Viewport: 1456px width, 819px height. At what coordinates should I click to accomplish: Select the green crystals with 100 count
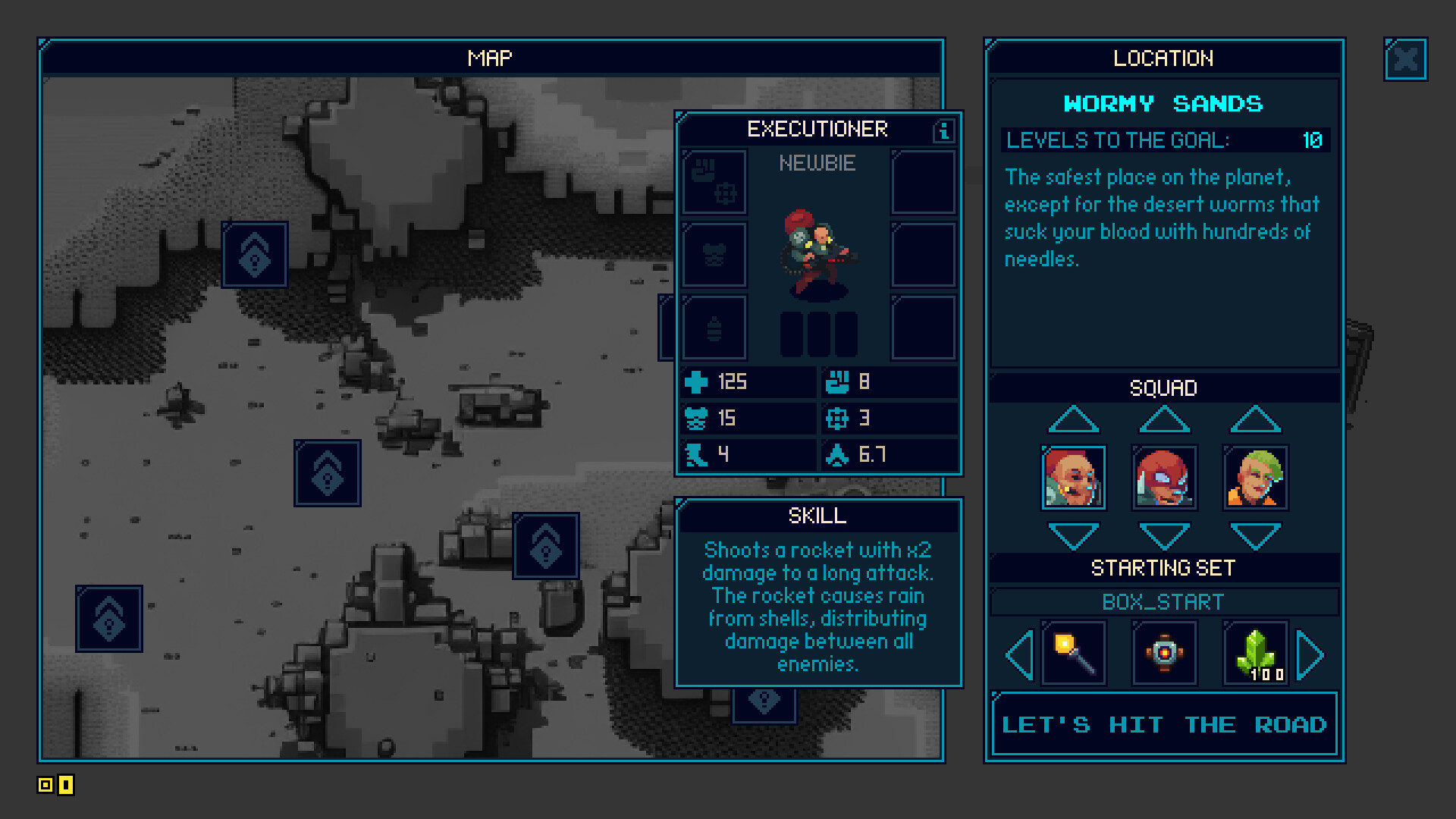coord(1255,653)
